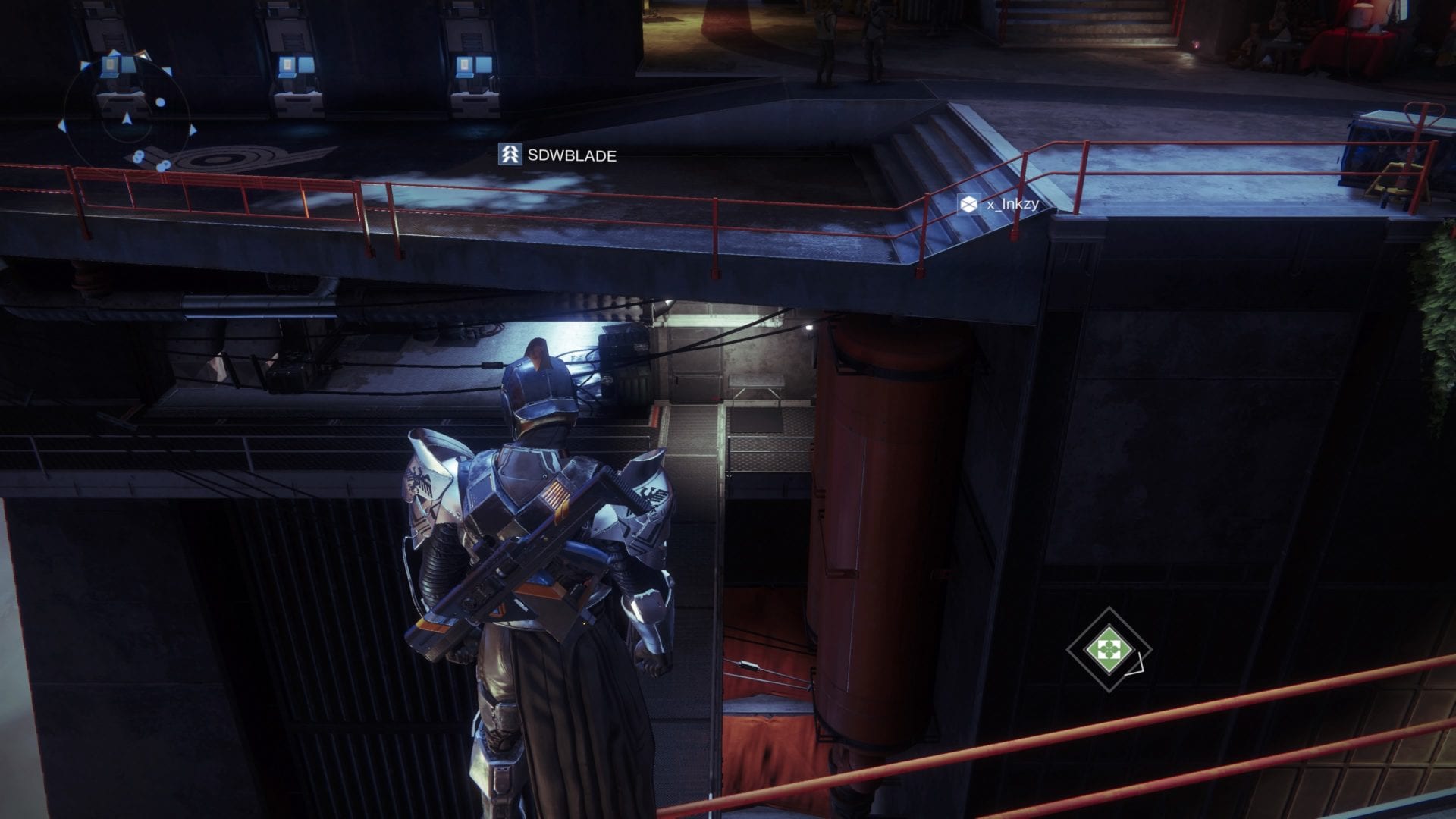Click the green diamond waypoint marker
This screenshot has height=819, width=1456.
pos(1108,649)
